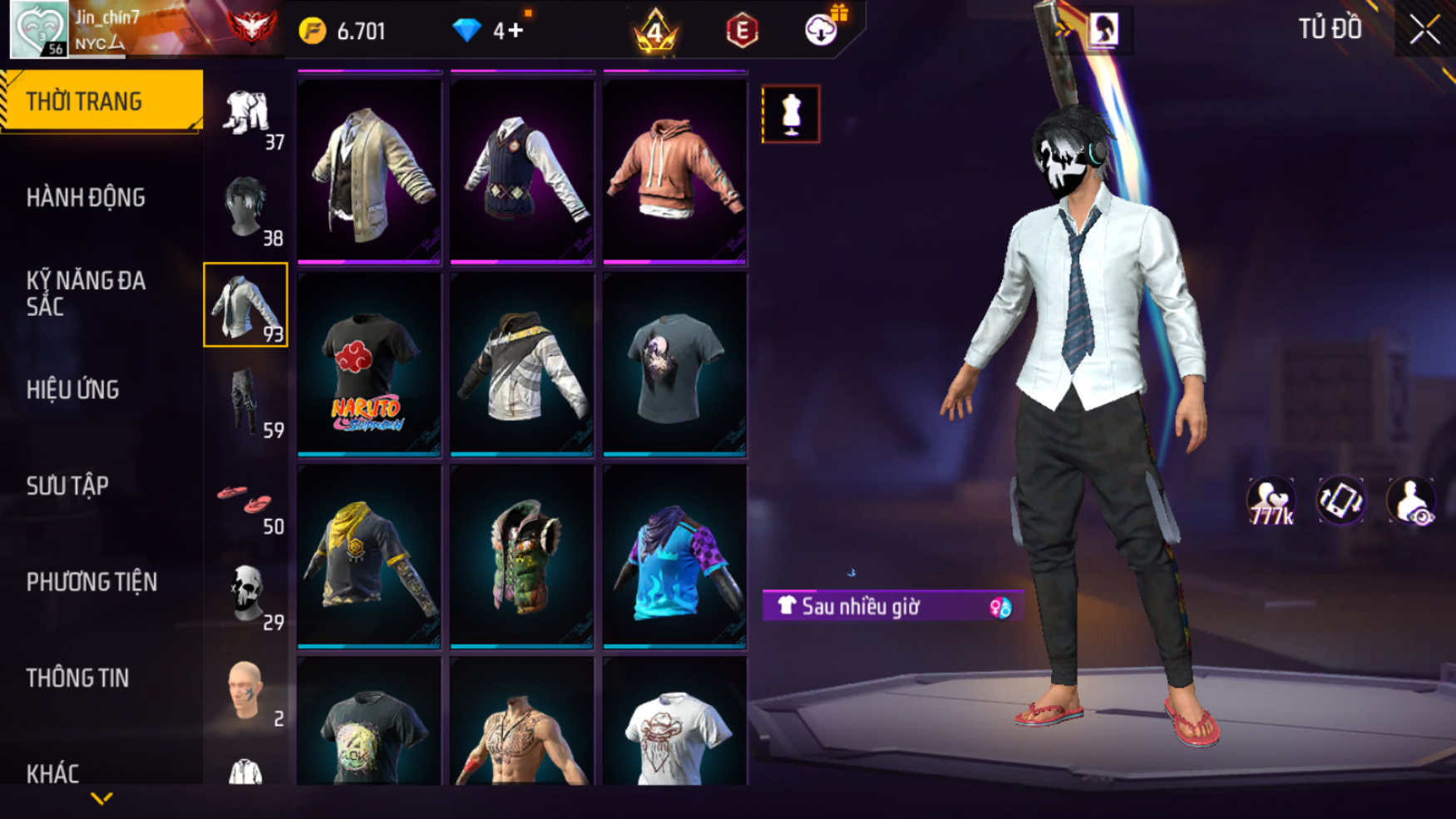The image size is (1456, 819).
Task: Select the hairstyle head category
Action: (246, 208)
